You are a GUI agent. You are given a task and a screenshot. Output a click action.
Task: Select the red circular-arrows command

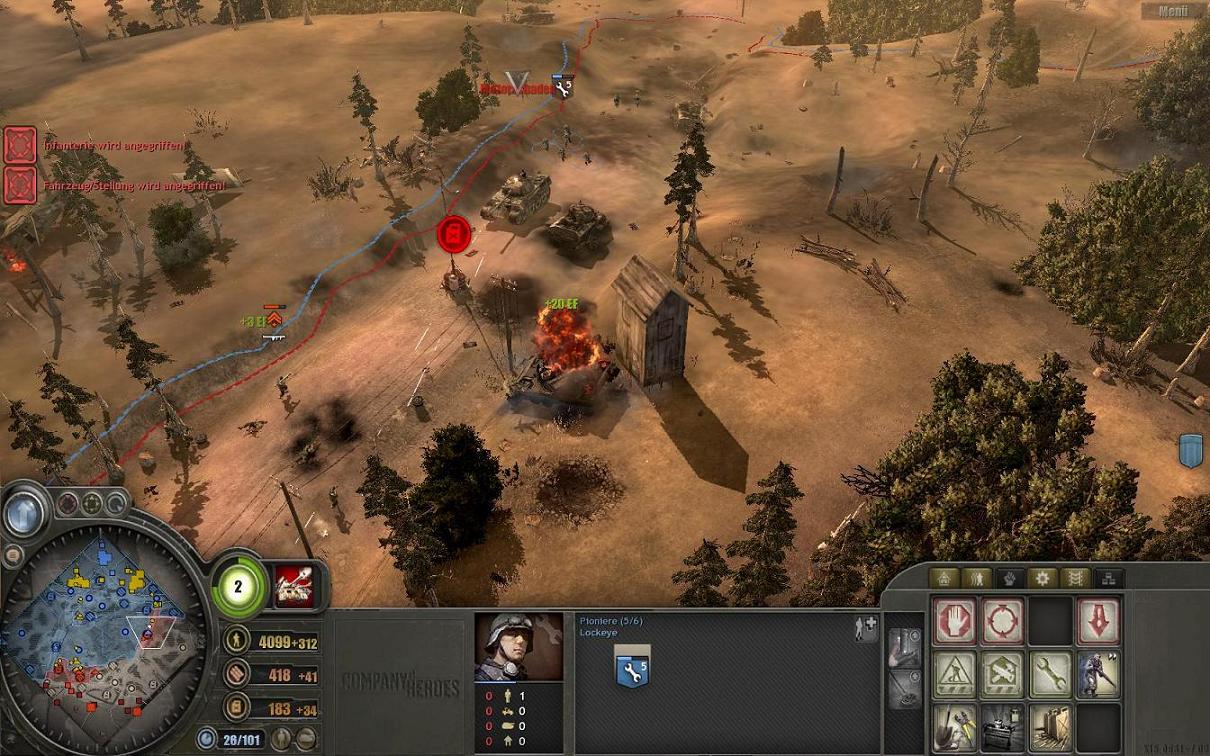1002,622
